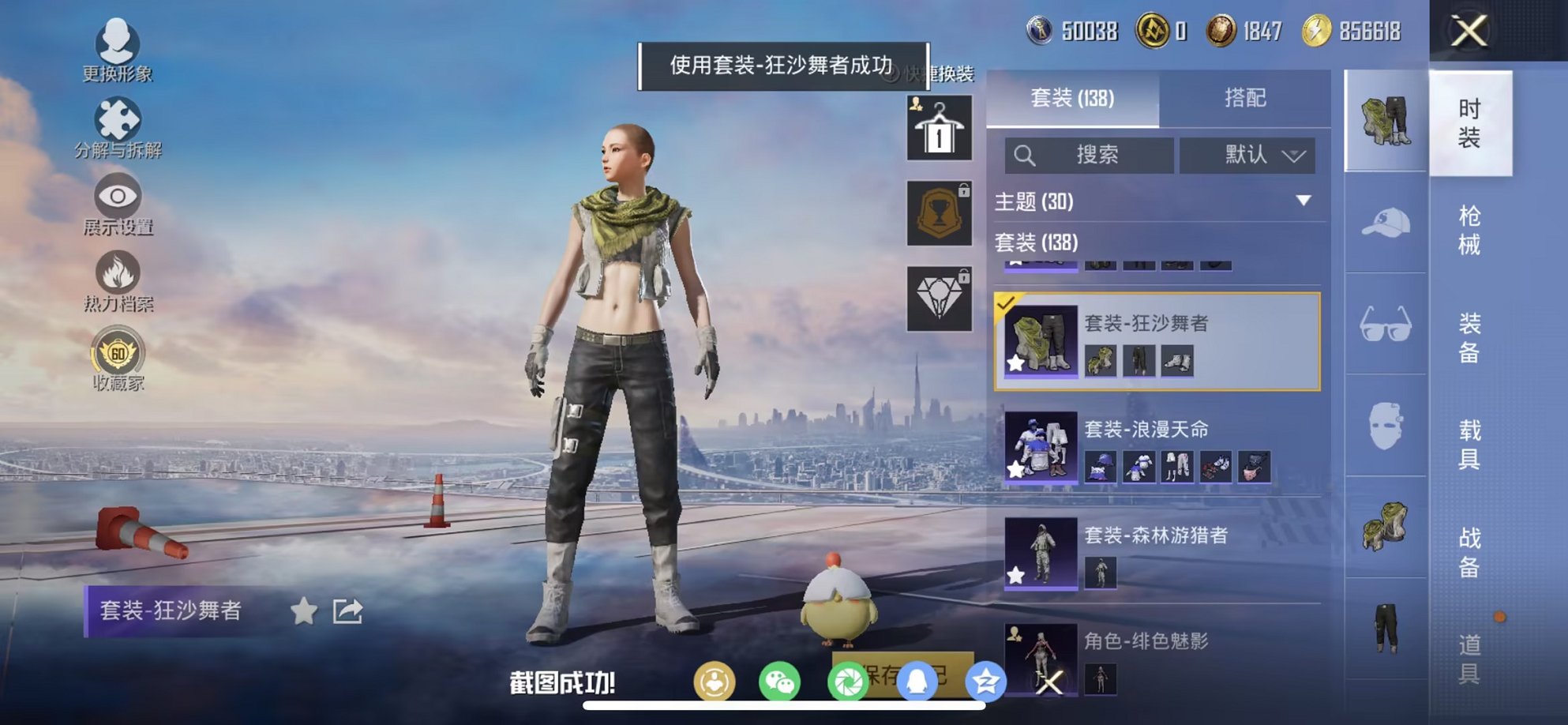Open the 默认 sorting dropdown
Viewport: 1568px width, 725px height.
[x=1250, y=156]
